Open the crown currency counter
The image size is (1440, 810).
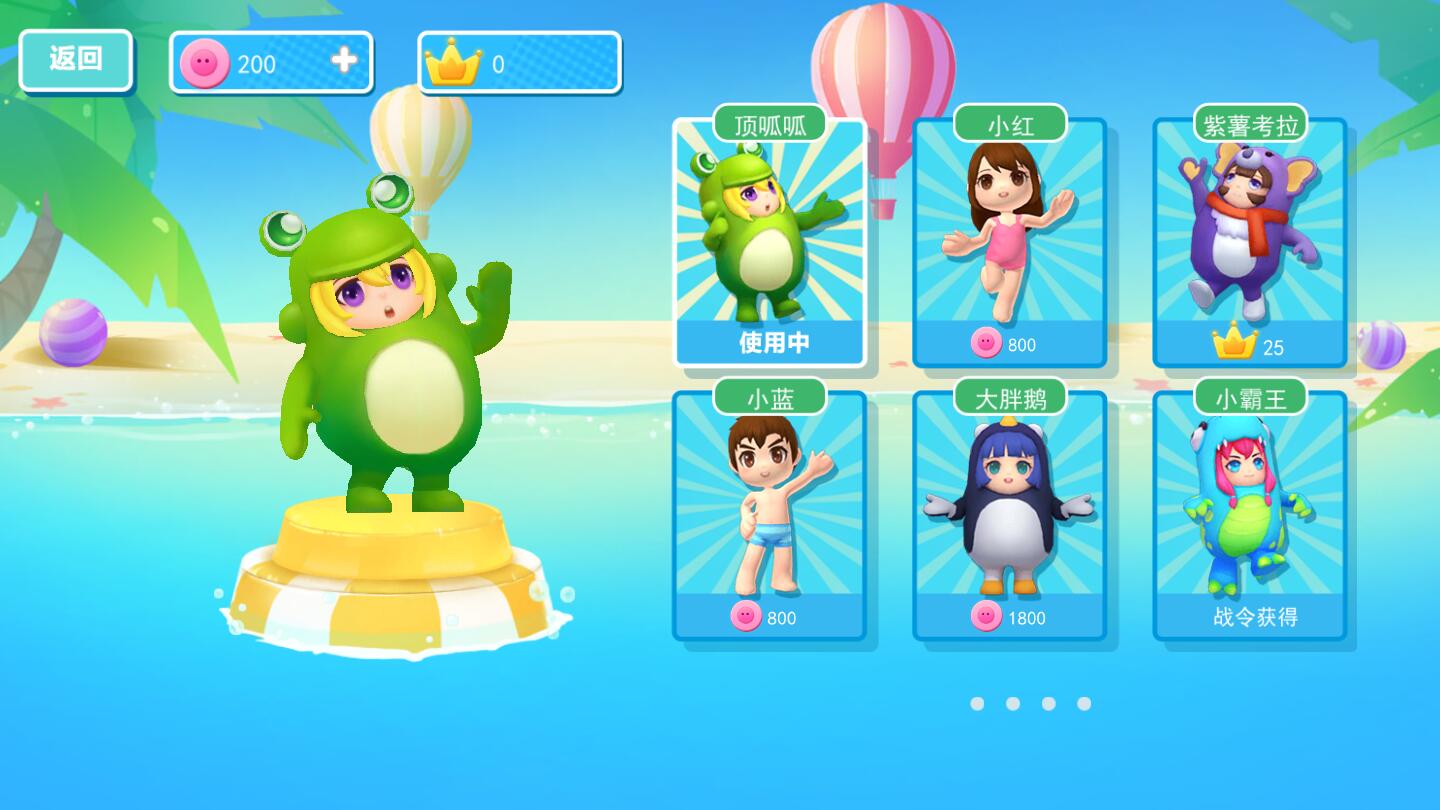(519, 63)
